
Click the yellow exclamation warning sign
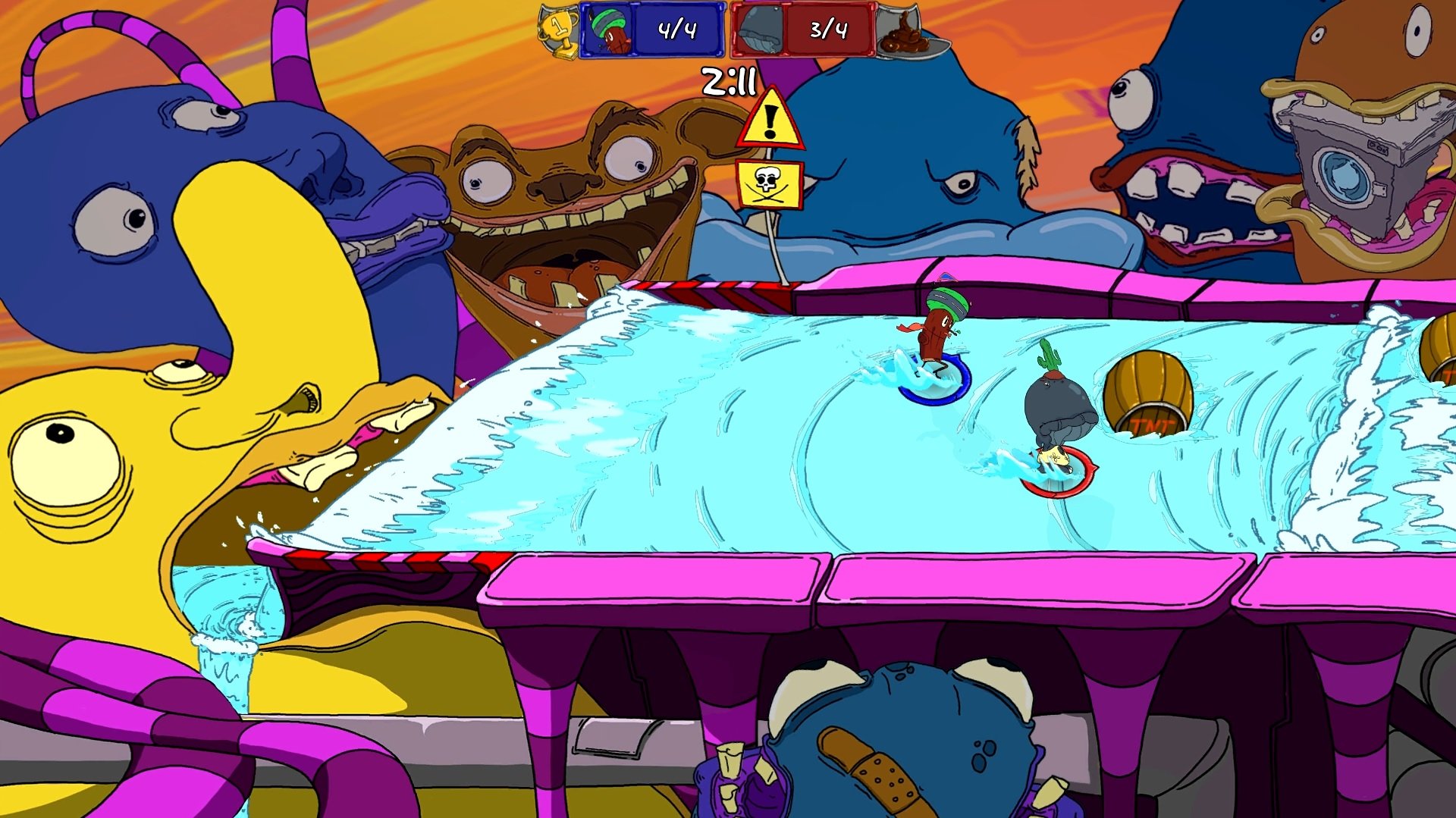coord(770,121)
